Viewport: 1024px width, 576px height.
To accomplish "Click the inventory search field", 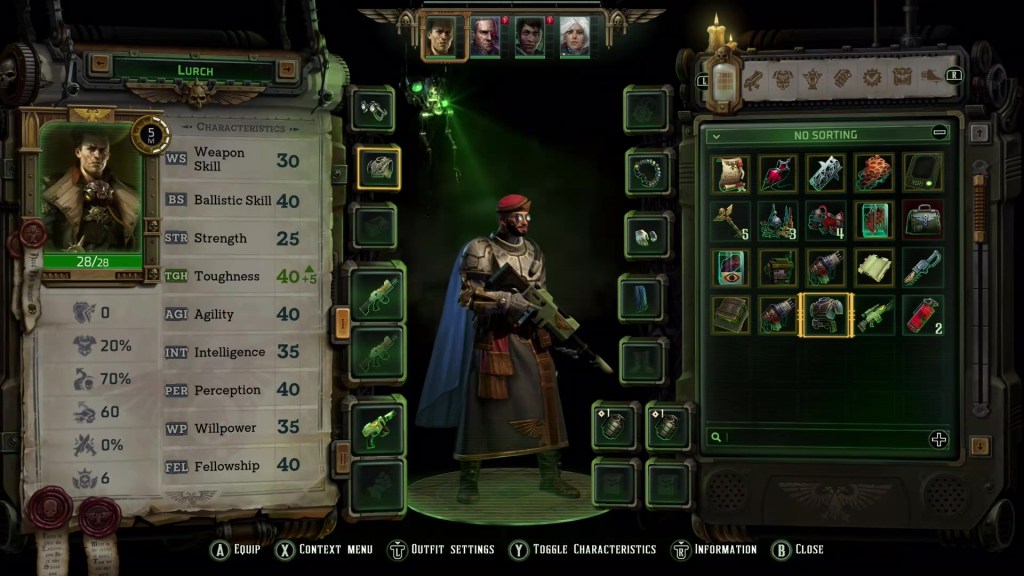I will (820, 438).
